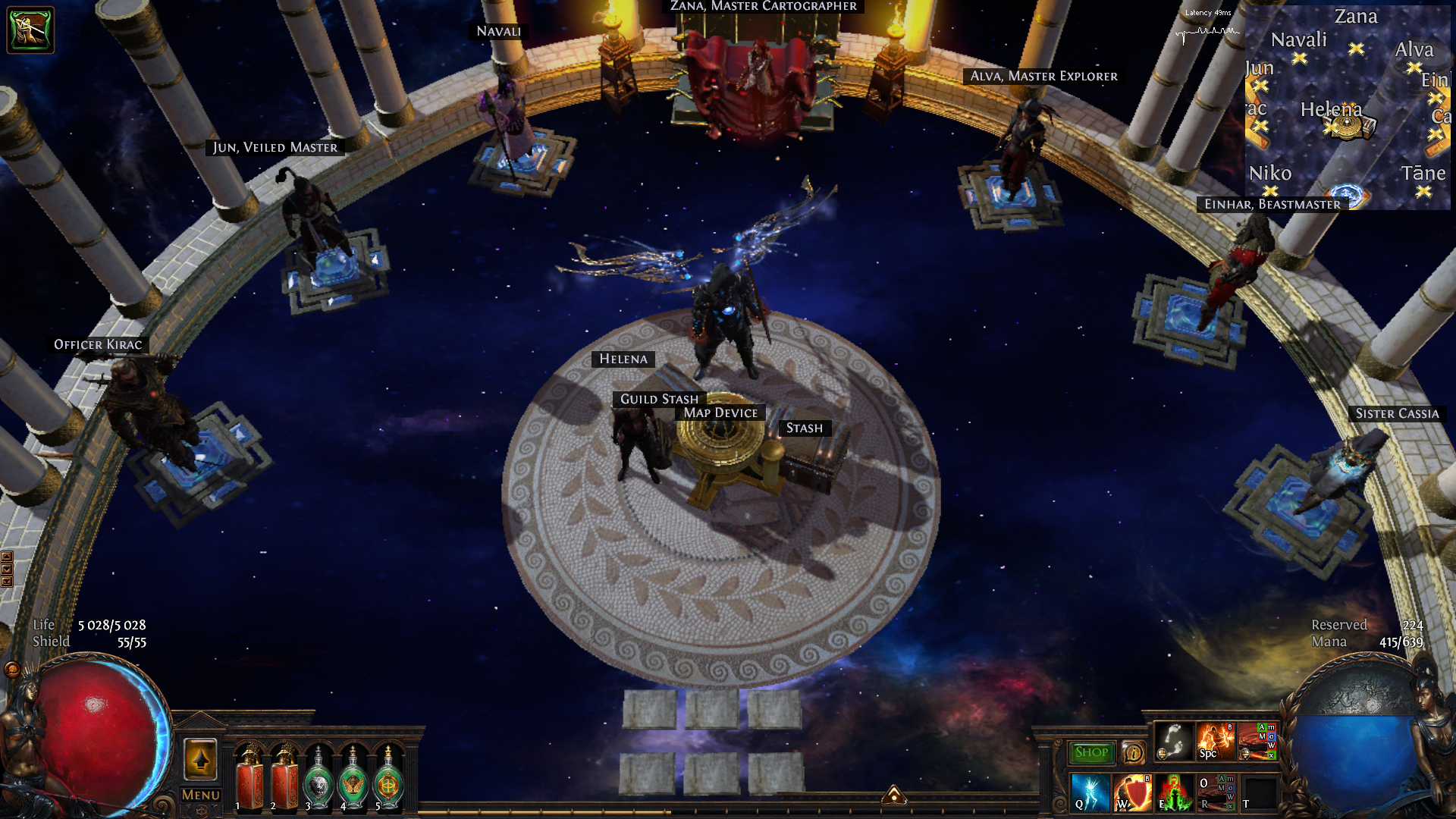Screen dimensions: 1456x819
Task: Click the gold level-up arrow button
Action: [x=201, y=759]
